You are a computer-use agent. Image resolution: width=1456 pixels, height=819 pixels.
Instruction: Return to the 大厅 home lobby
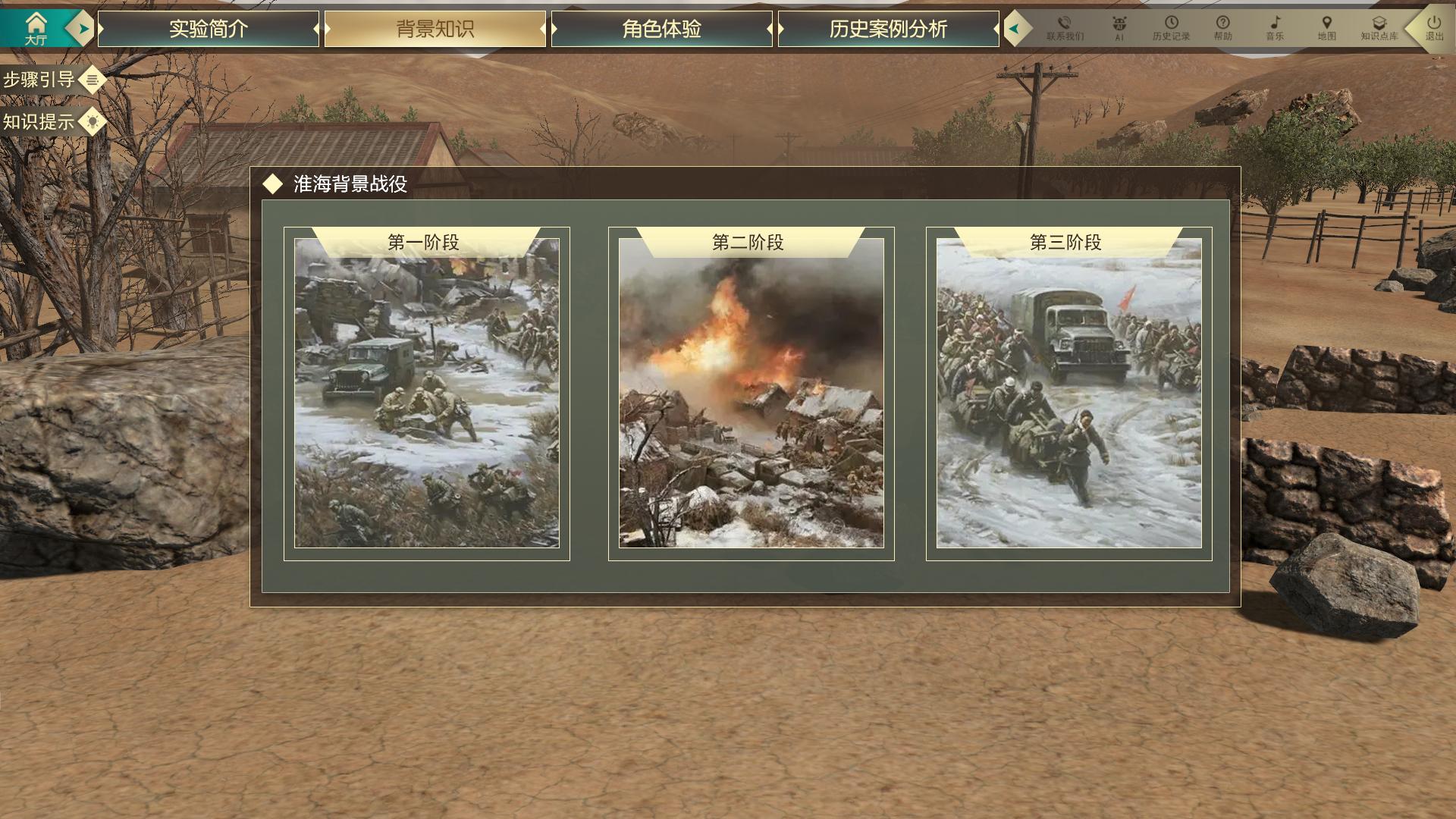35,28
